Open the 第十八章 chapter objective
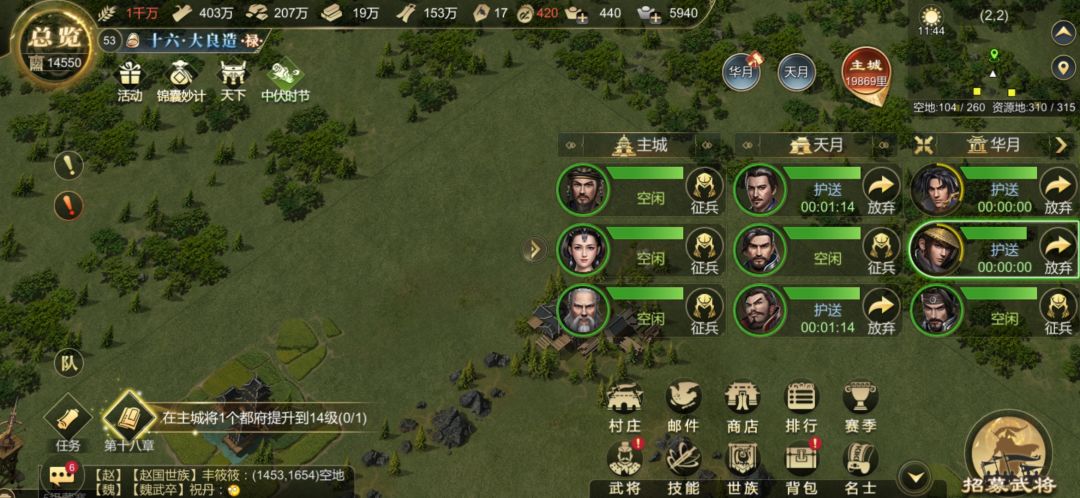Screen dimensions: 1080x498 click(x=127, y=419)
